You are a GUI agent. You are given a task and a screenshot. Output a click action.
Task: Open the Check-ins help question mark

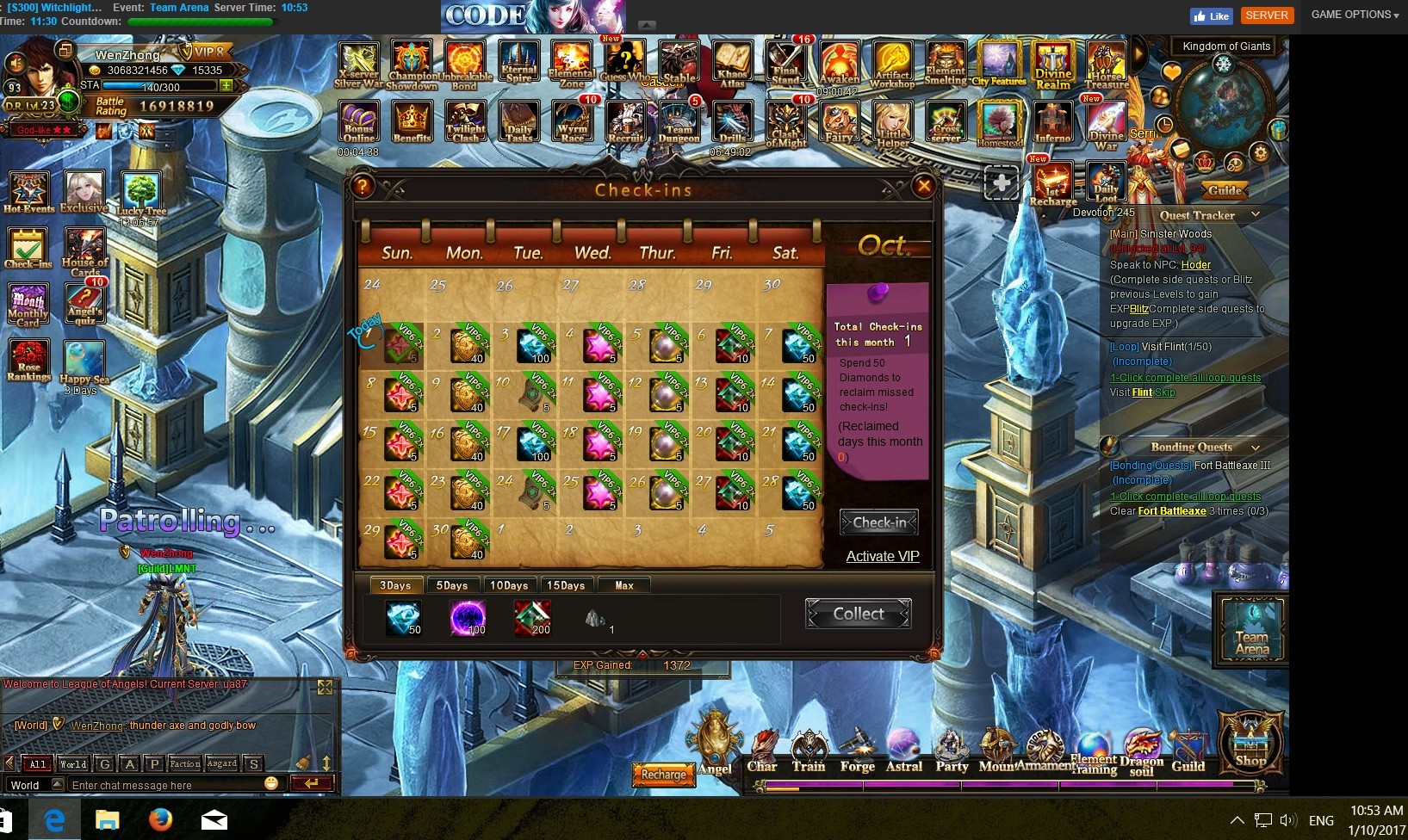(363, 186)
